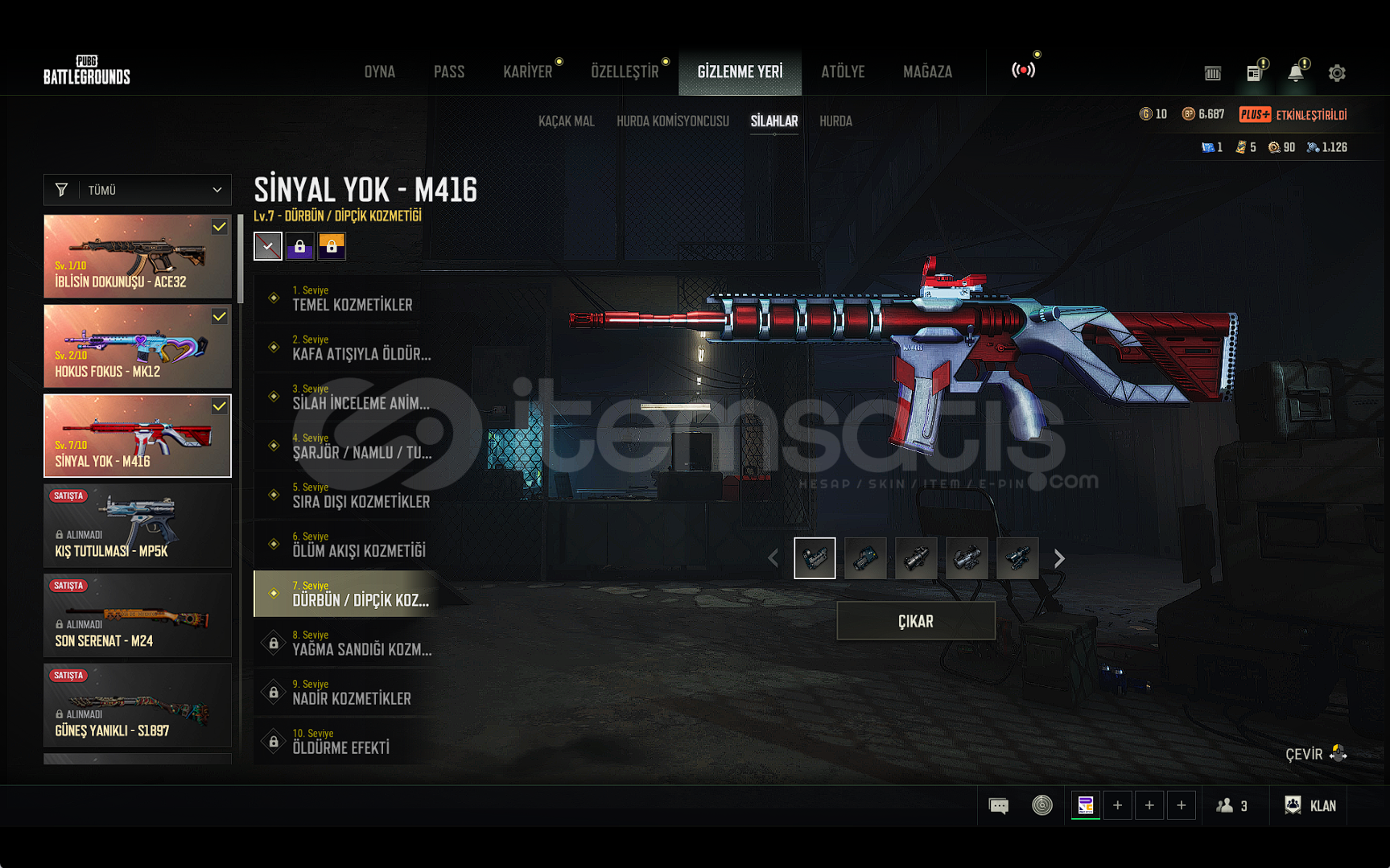Select the İblisin Dokunuşu ACE32 skin

tap(138, 257)
